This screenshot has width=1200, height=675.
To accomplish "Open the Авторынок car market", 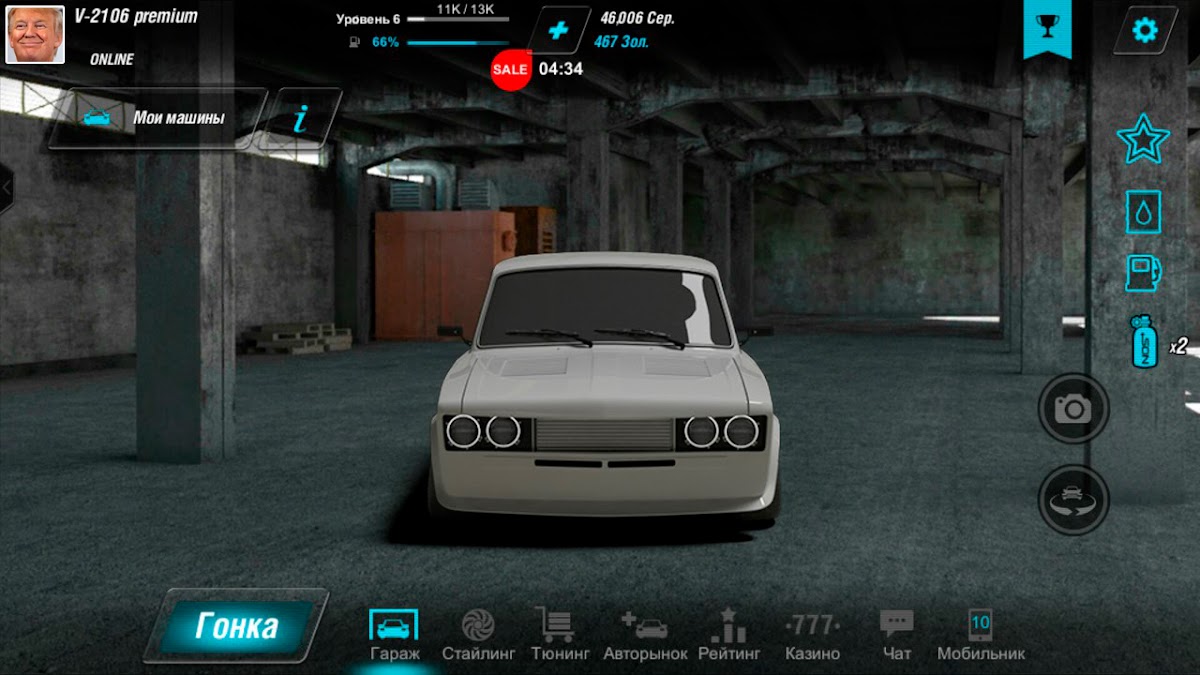I will (645, 634).
